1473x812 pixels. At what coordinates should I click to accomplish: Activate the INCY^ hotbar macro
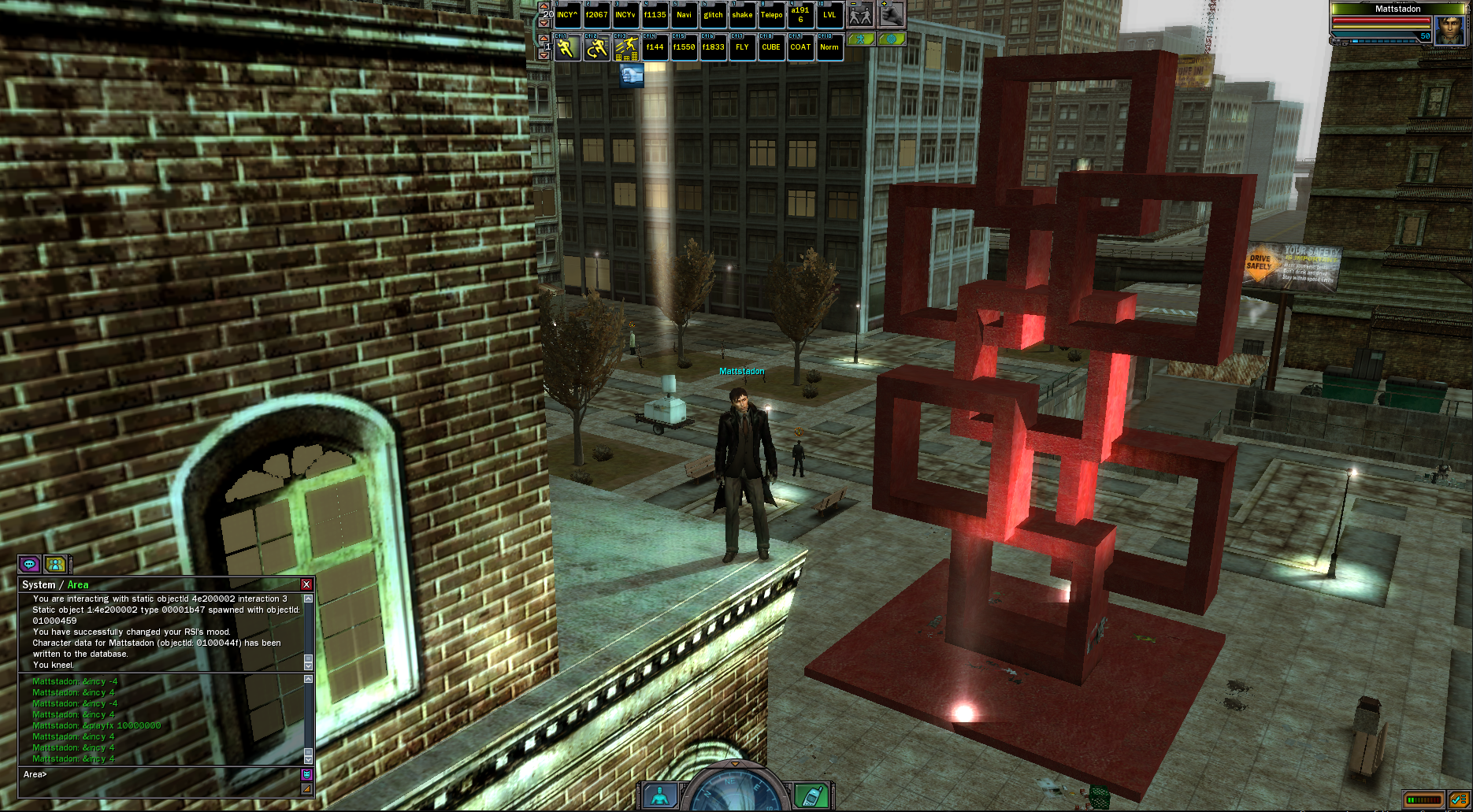tap(567, 15)
